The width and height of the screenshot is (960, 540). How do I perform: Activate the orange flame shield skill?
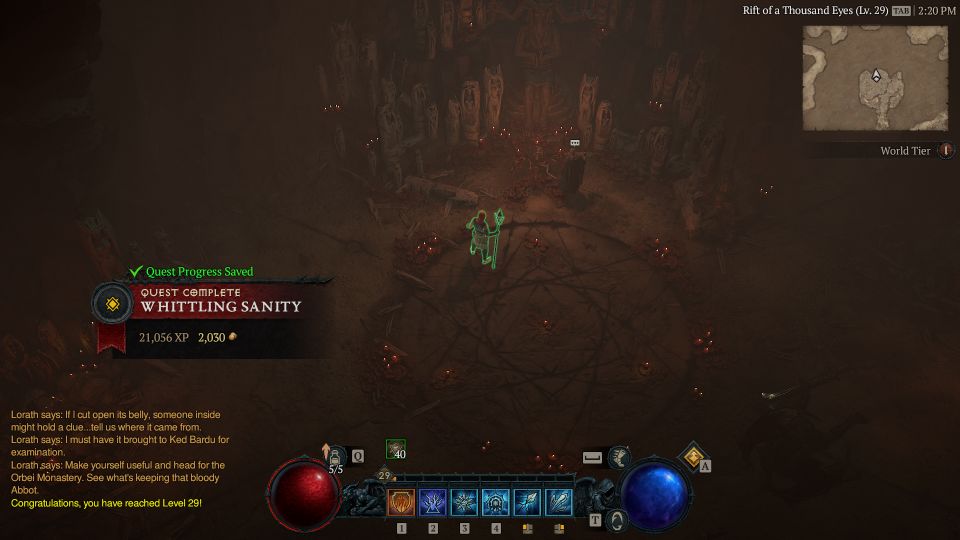401,502
